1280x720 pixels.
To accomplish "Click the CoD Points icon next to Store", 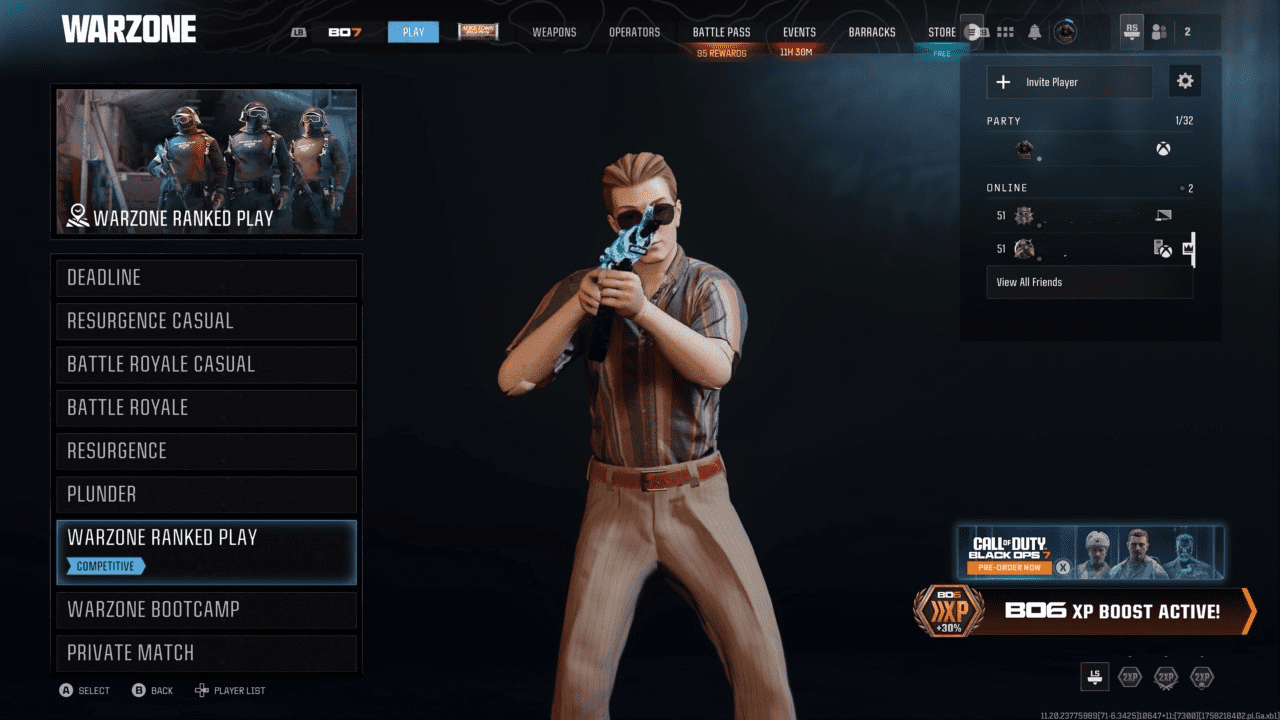I will (974, 31).
